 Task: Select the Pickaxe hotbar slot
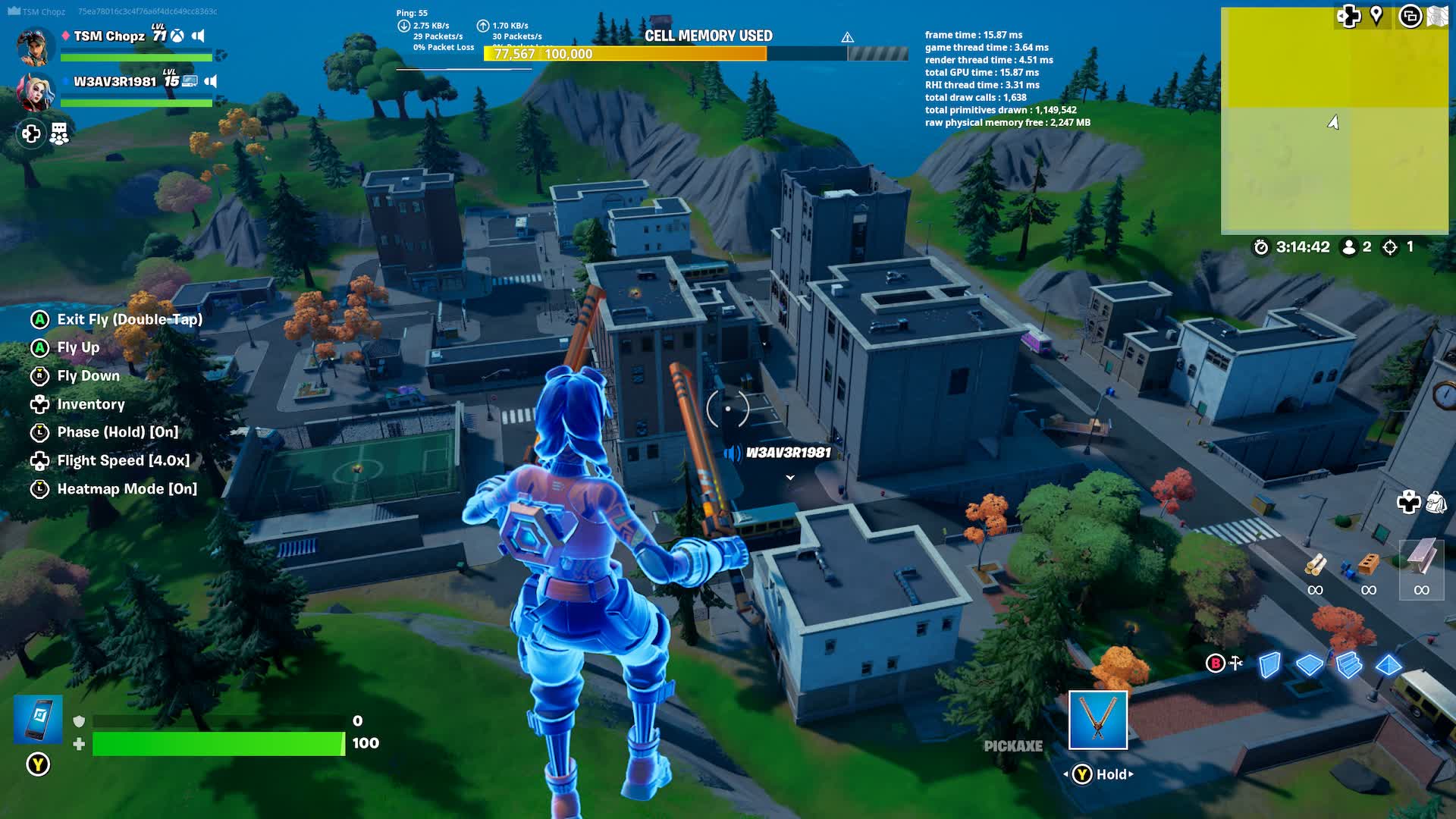1097,720
